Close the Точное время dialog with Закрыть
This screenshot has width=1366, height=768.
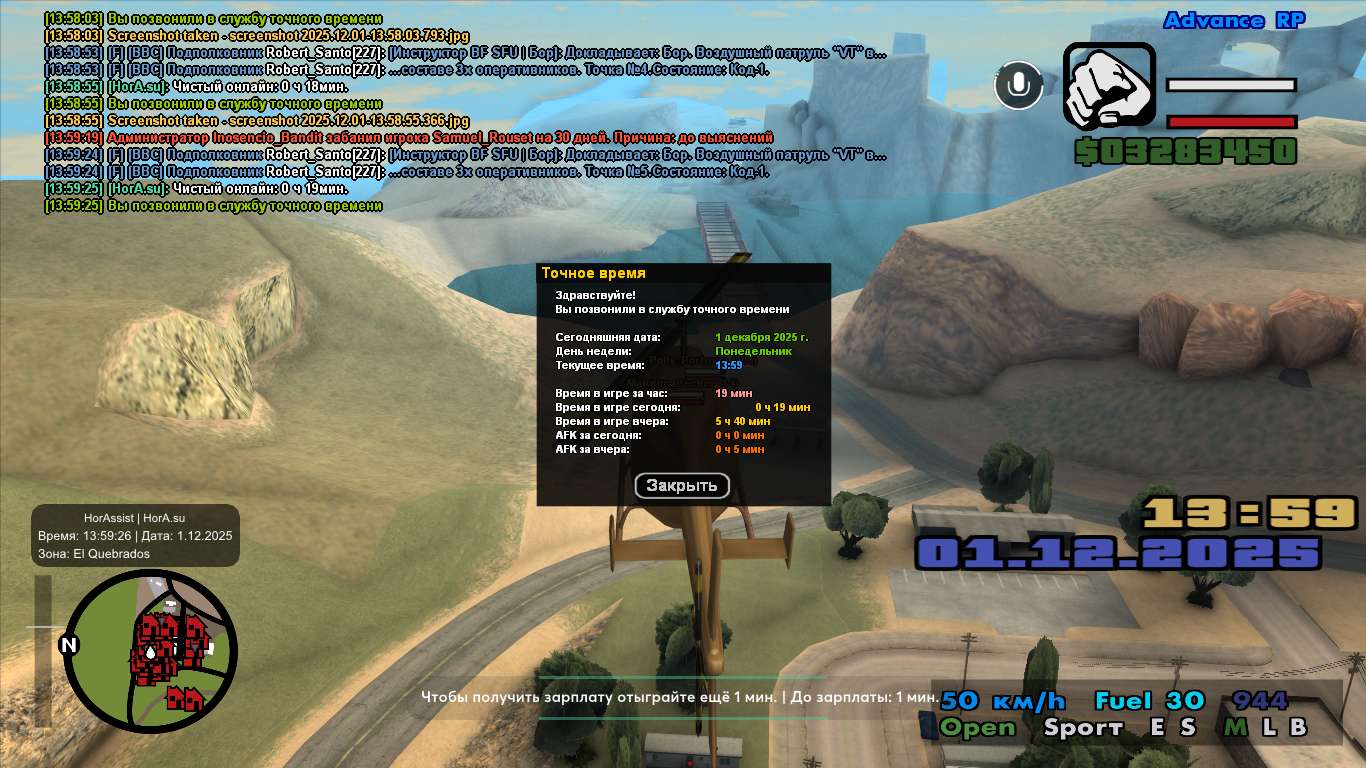[682, 486]
